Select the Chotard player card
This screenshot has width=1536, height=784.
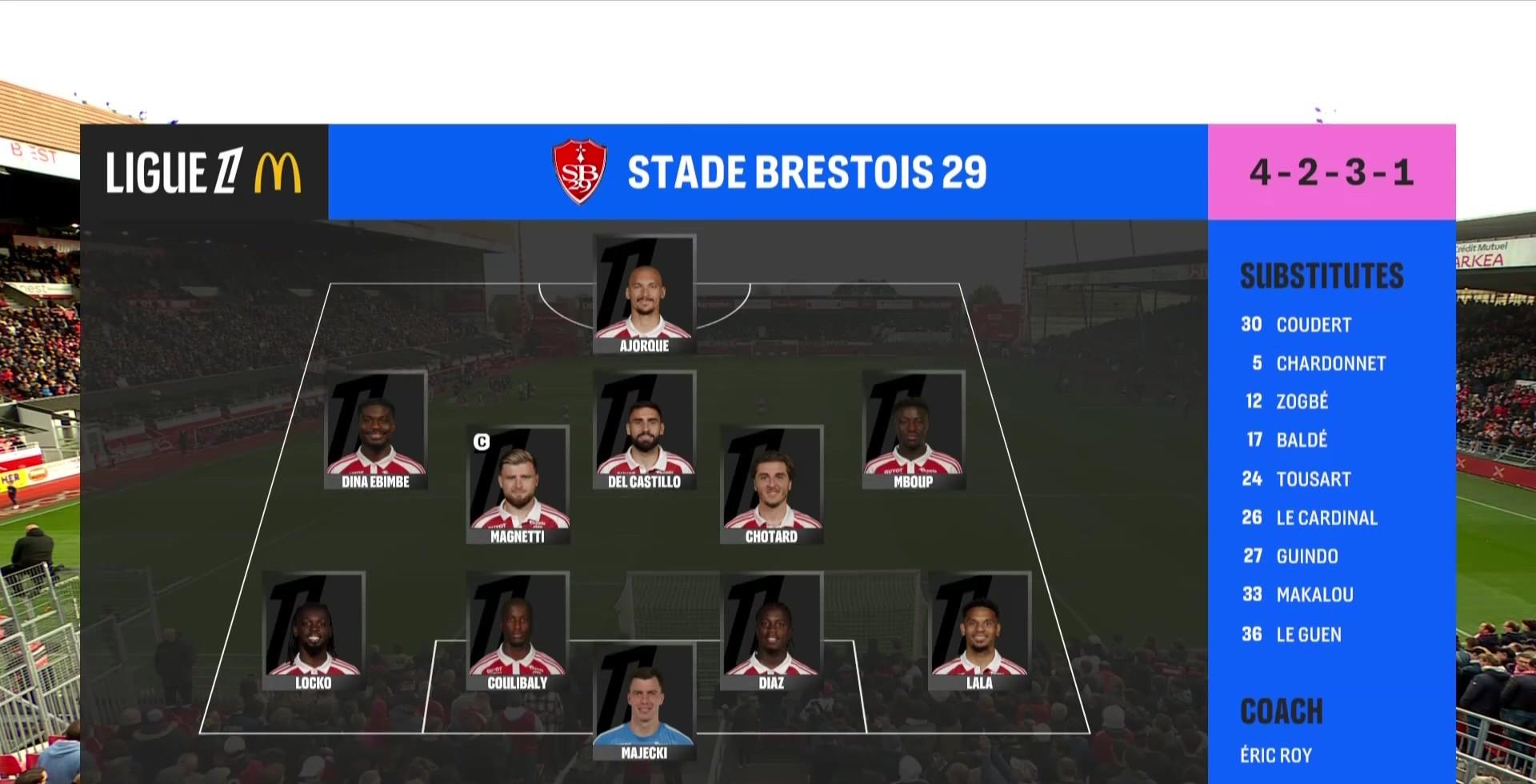pyautogui.click(x=771, y=485)
